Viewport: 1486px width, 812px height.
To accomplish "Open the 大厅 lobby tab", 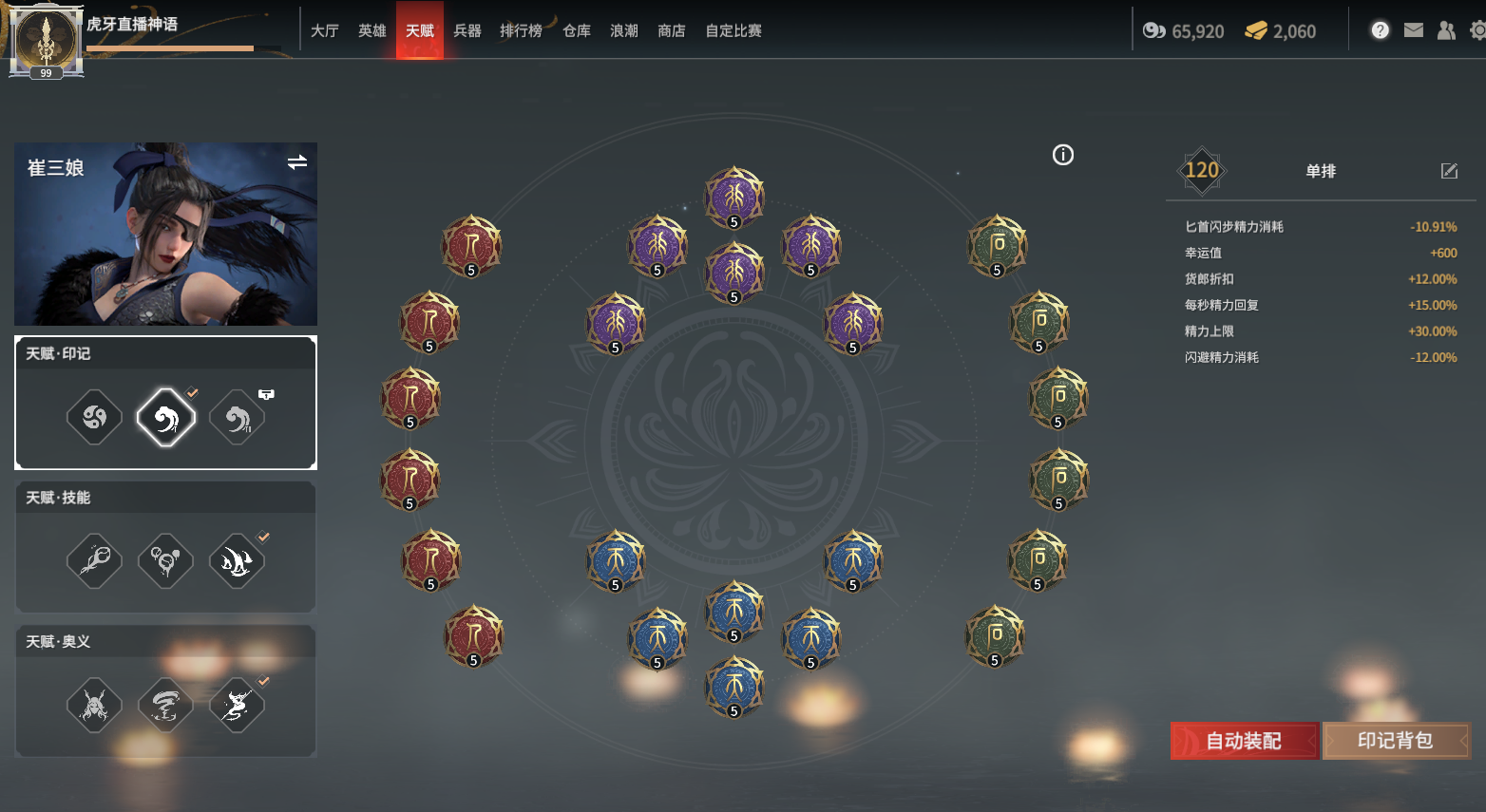I will 325,30.
